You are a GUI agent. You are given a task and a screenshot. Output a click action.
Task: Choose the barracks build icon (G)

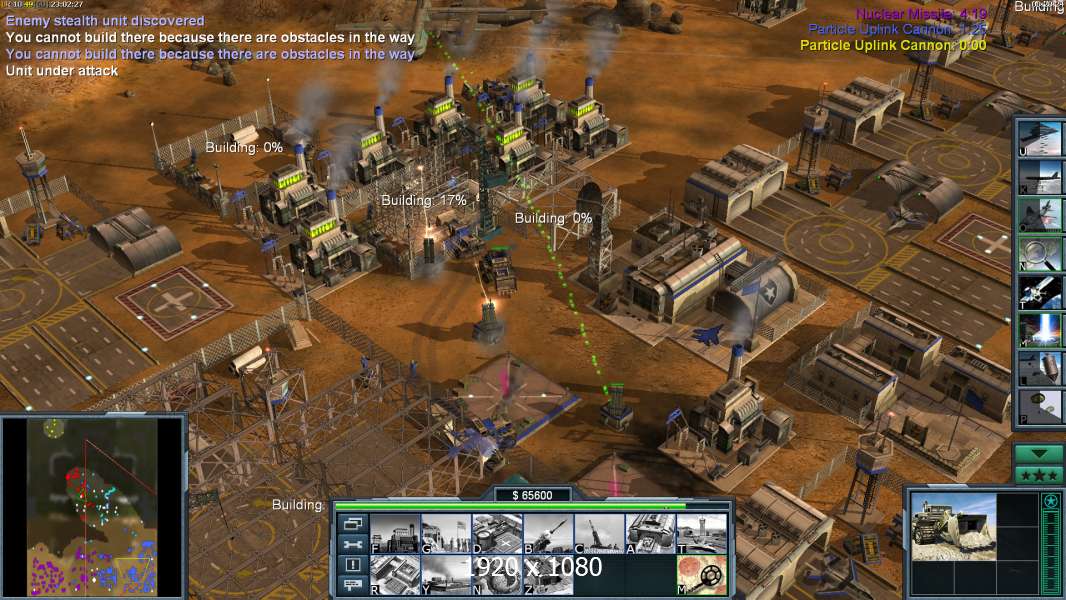click(x=446, y=534)
